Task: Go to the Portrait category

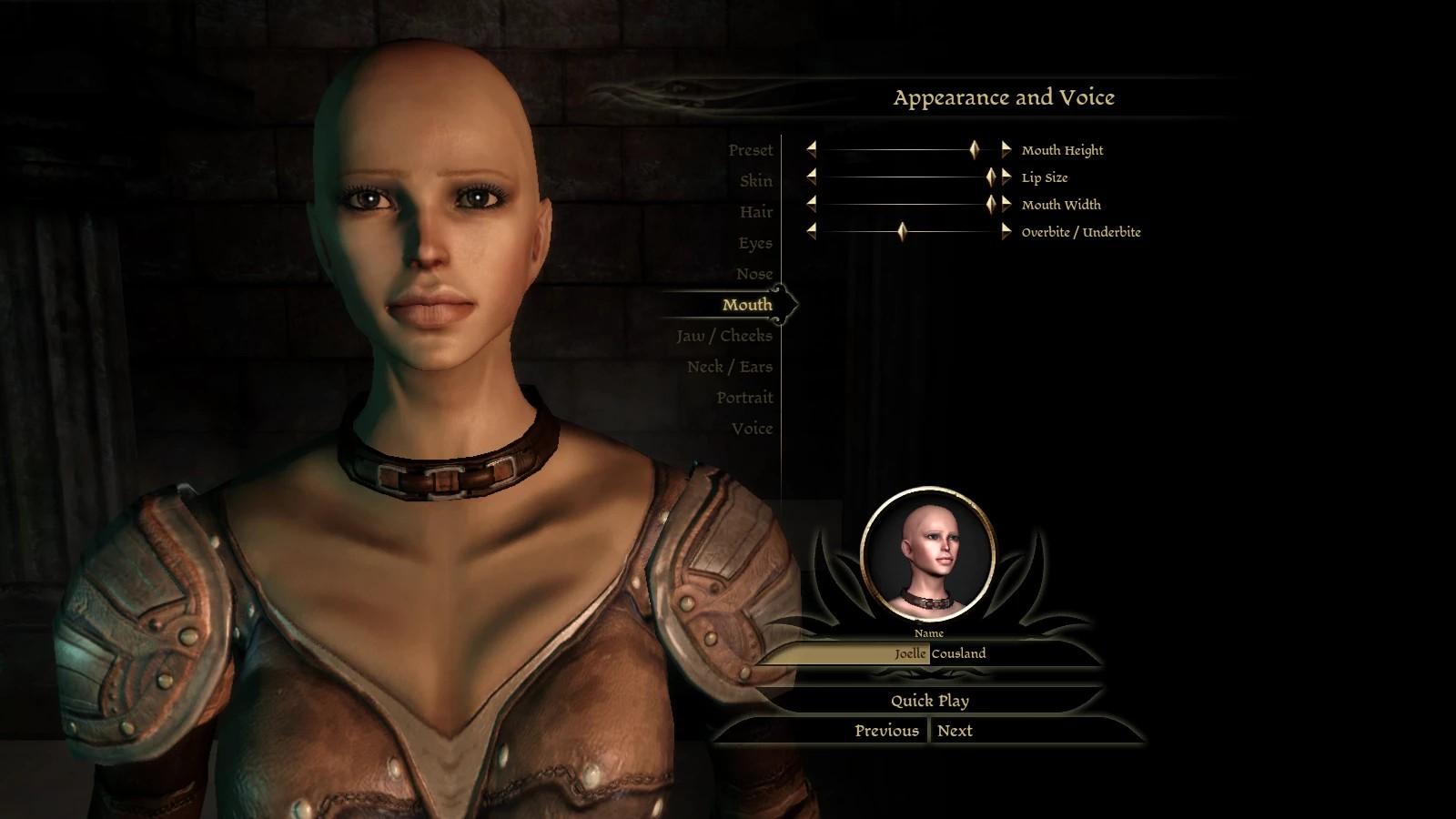Action: tap(744, 398)
